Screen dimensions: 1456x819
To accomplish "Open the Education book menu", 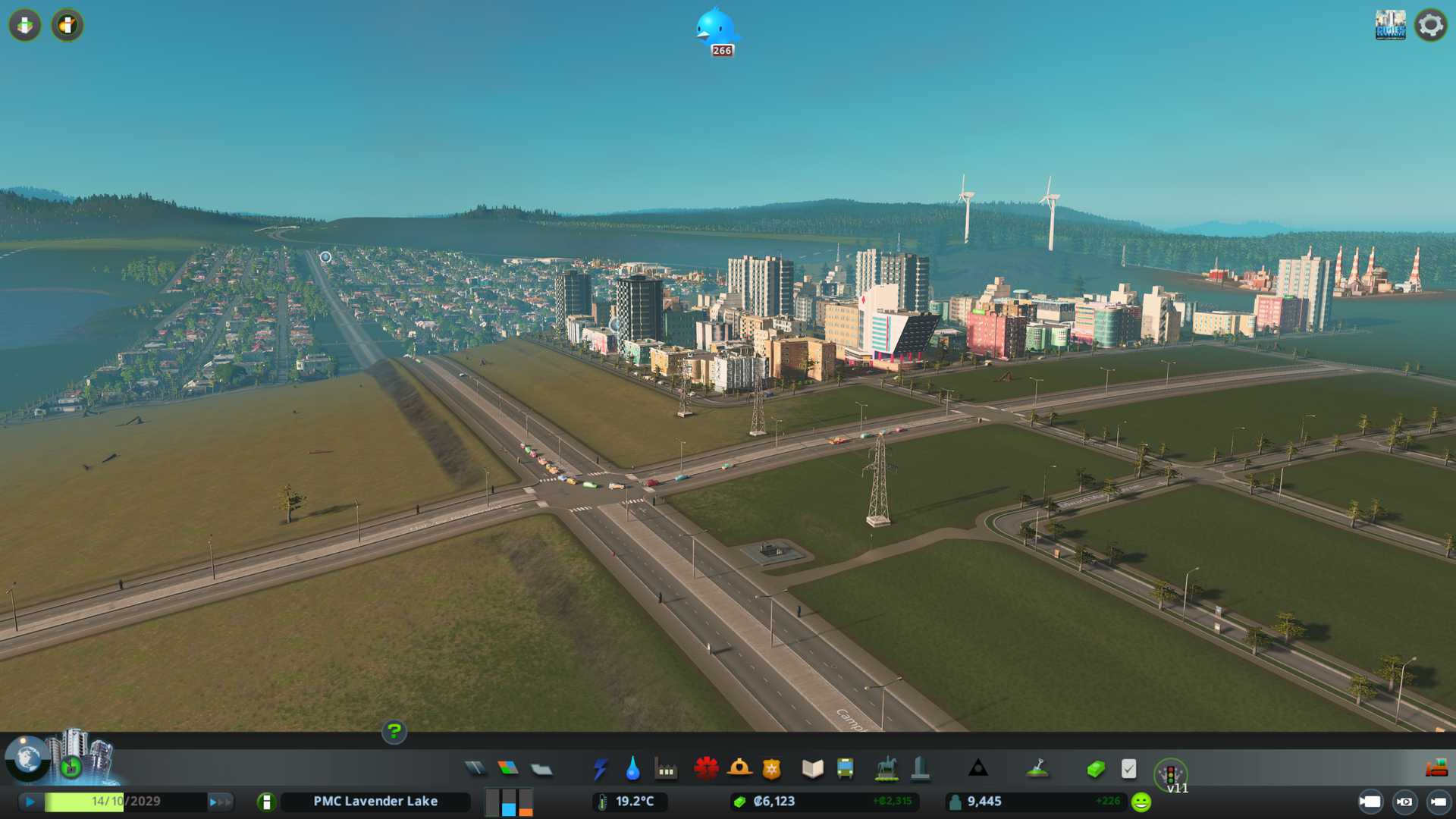I will [812, 769].
